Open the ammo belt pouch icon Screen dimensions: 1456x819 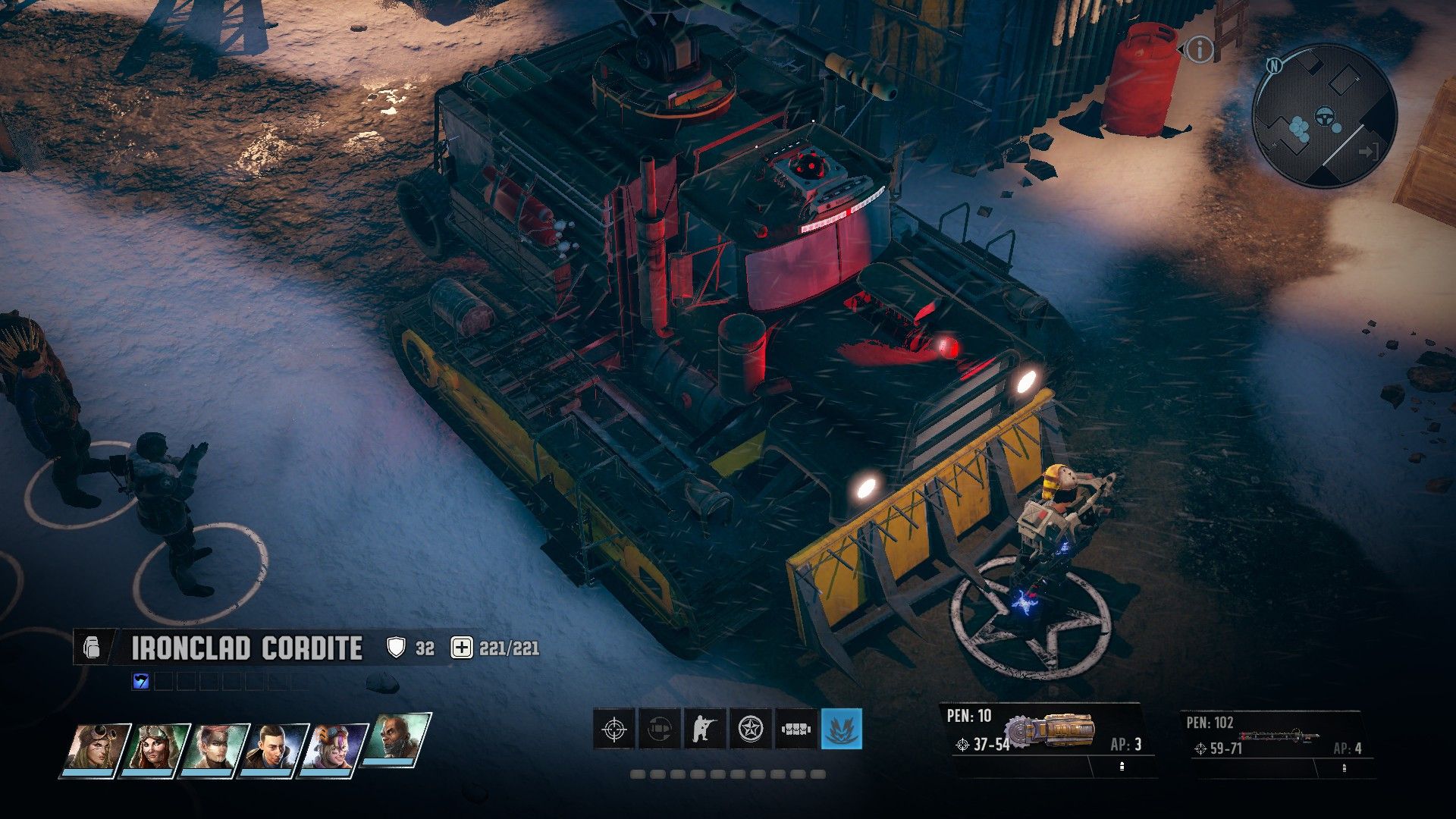[x=796, y=729]
